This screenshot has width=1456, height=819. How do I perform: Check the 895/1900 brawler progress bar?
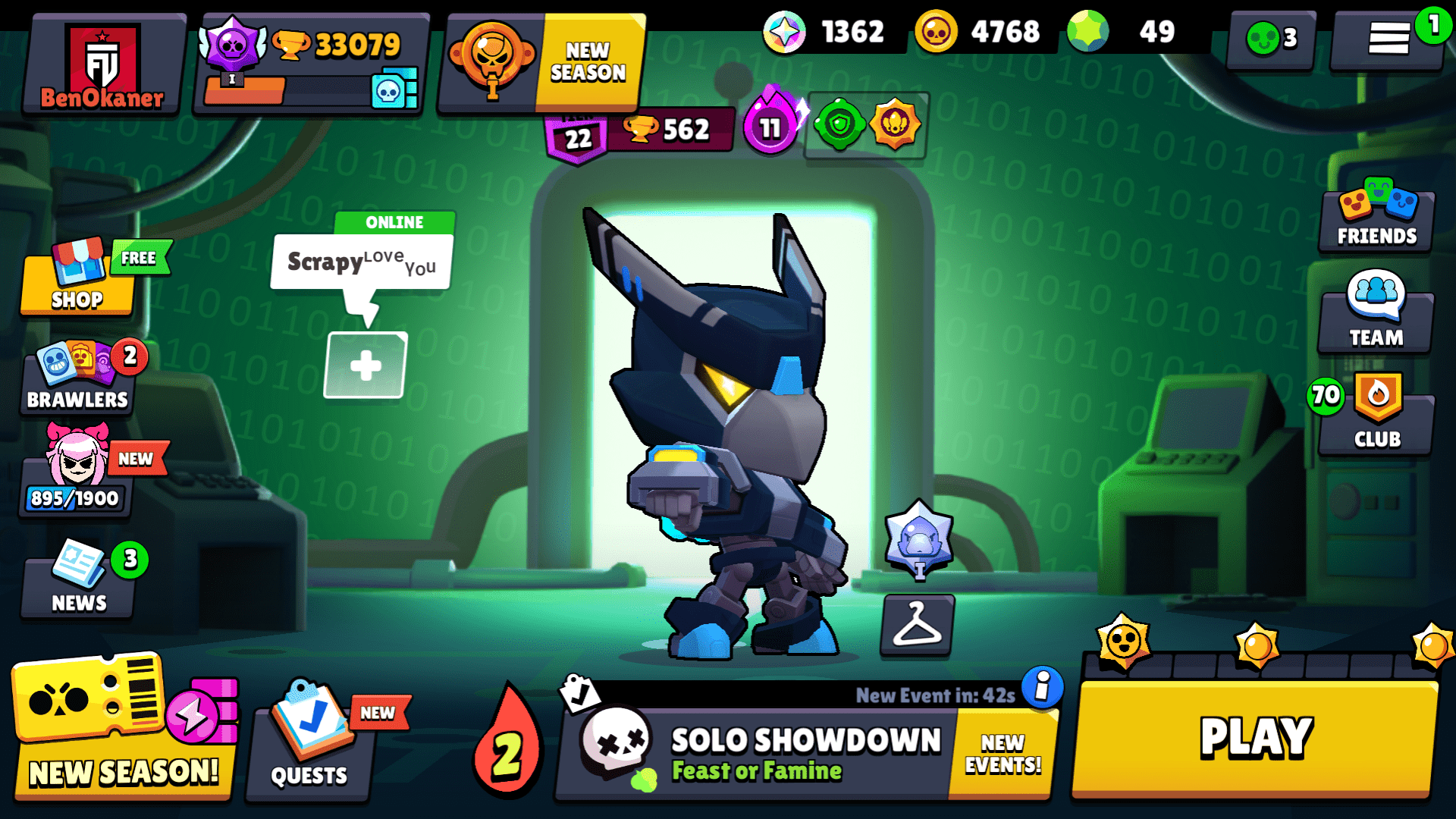coord(76,498)
